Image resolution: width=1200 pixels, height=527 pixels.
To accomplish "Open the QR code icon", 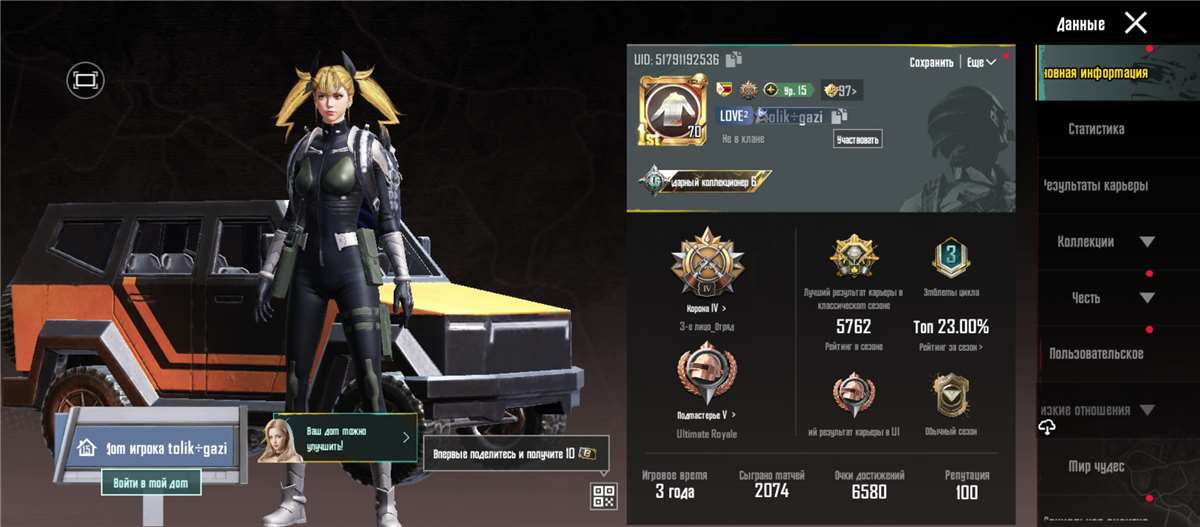I will pyautogui.click(x=603, y=495).
